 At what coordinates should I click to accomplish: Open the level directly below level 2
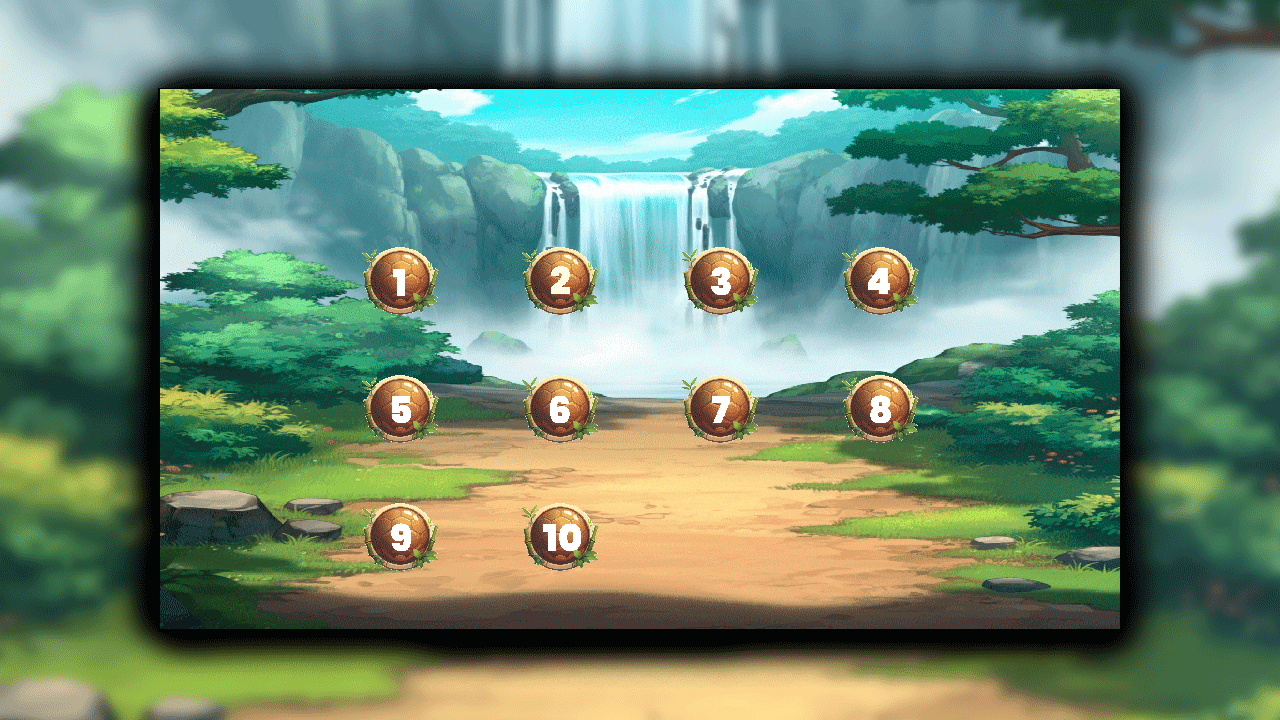pyautogui.click(x=560, y=408)
